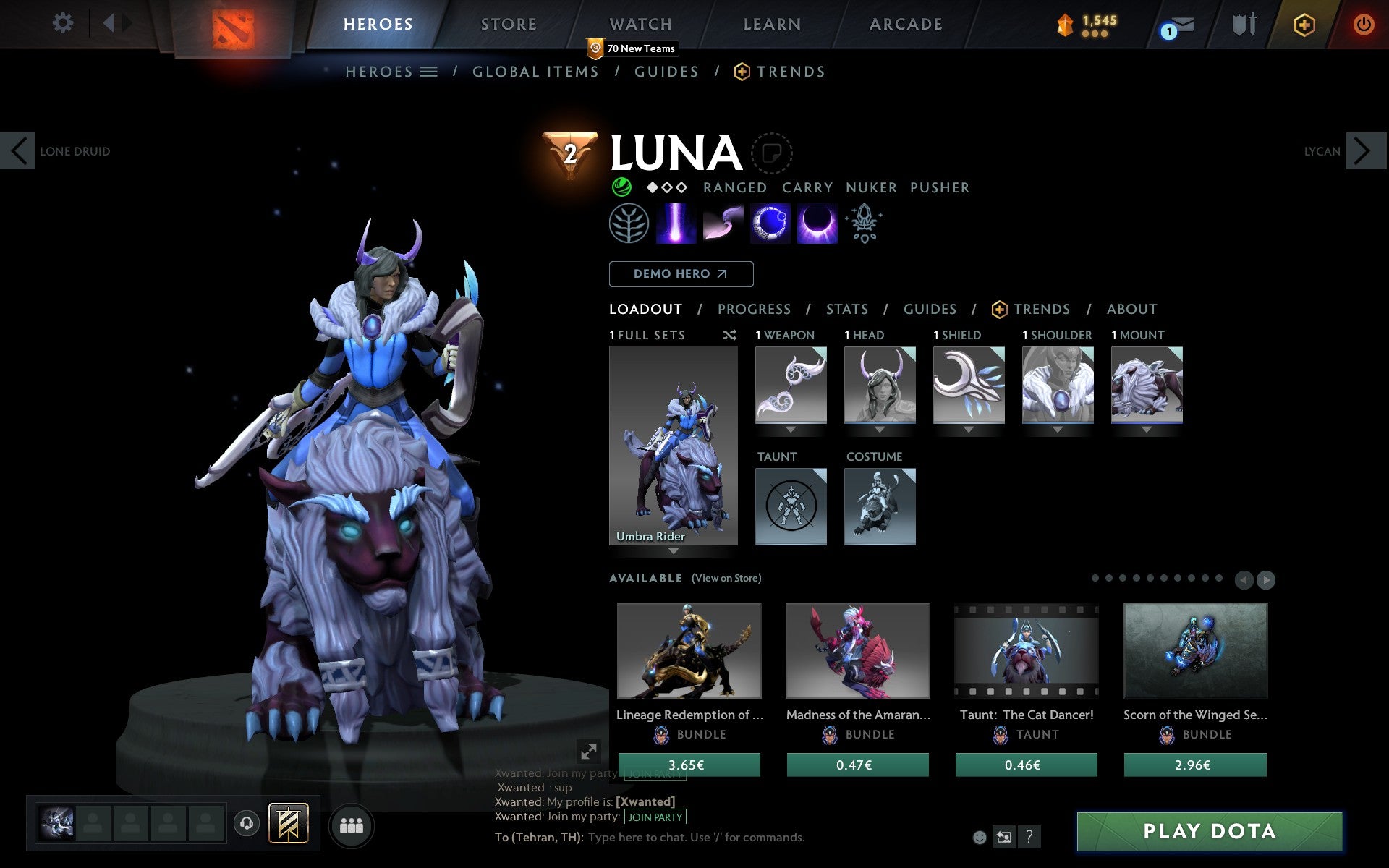Shuffle loadout with the crossed-arrows icon
Screen dimensions: 1389x868
click(729, 335)
